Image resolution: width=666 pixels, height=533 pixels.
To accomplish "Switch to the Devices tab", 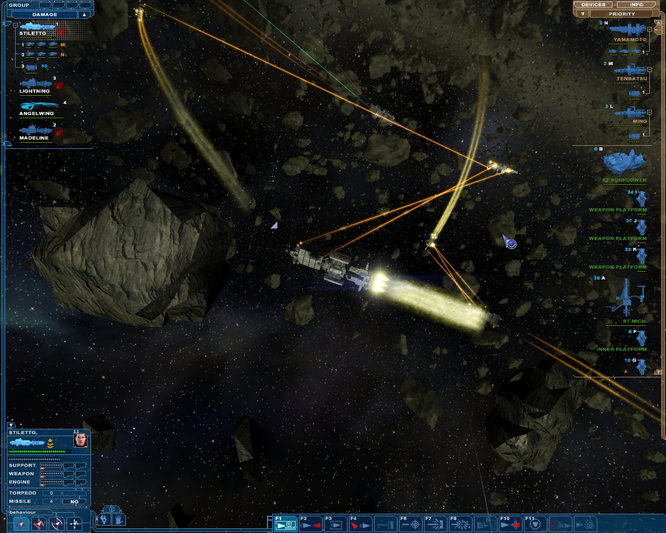I will [x=595, y=5].
